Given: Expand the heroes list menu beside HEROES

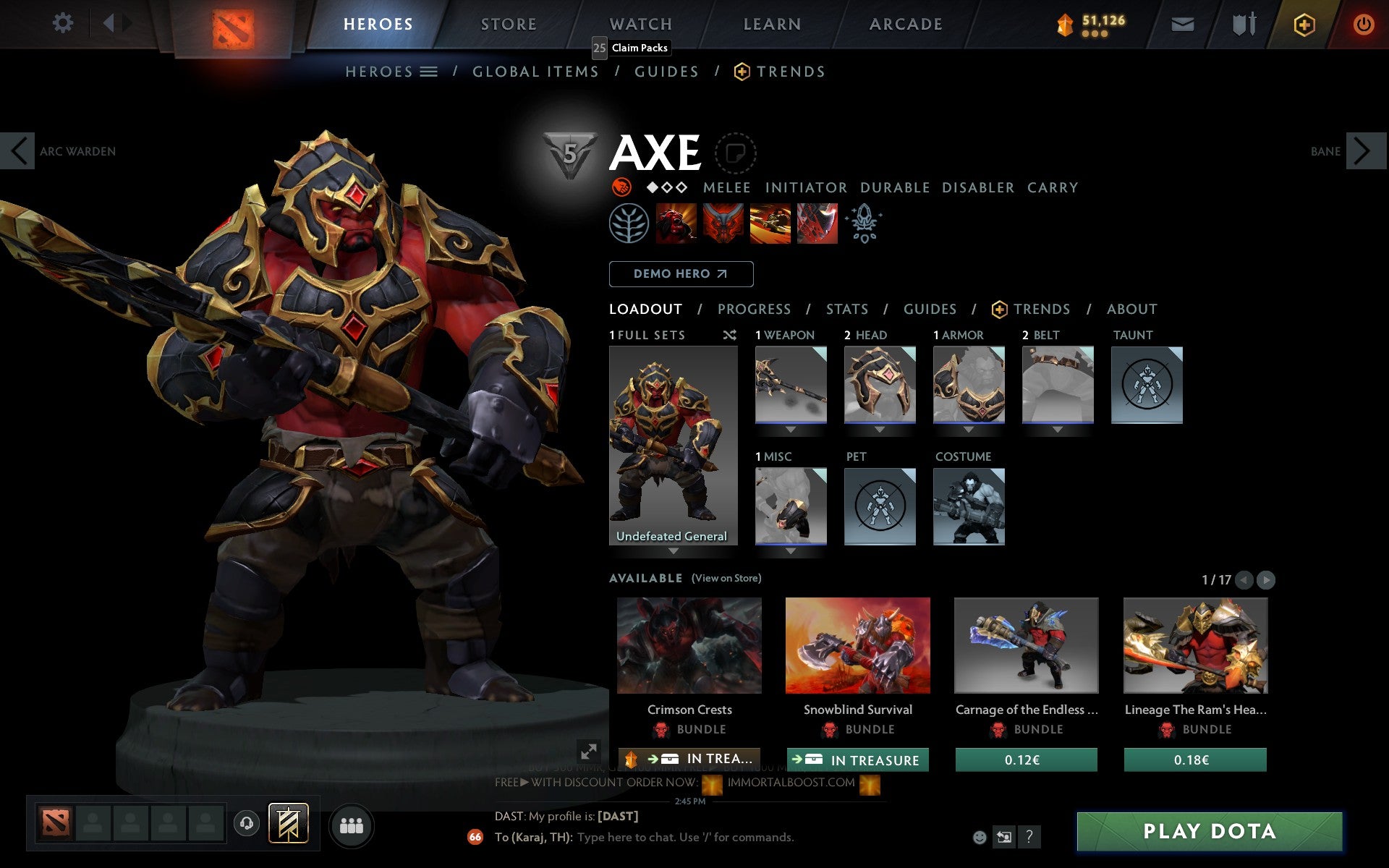Looking at the screenshot, I should [429, 72].
